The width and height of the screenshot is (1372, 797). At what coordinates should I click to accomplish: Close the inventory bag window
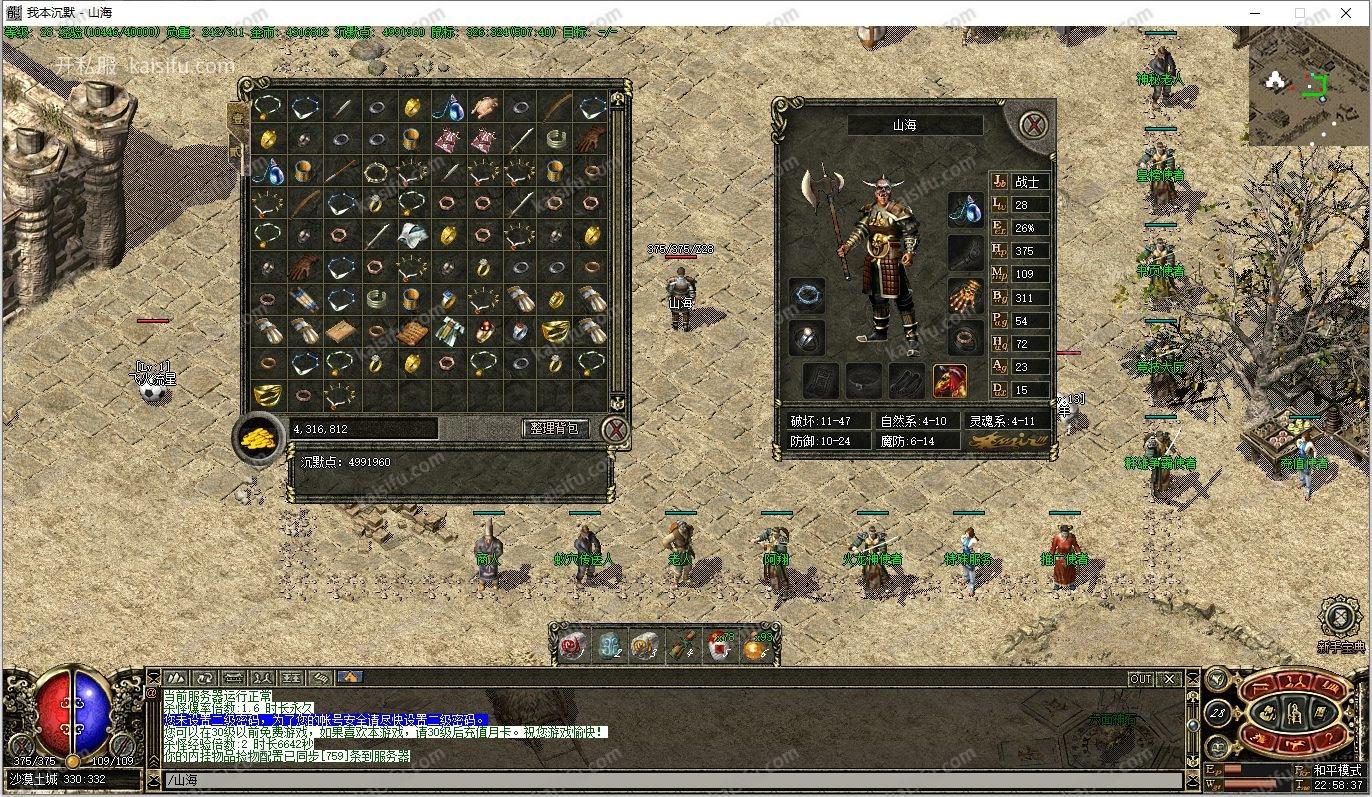pyautogui.click(x=617, y=429)
